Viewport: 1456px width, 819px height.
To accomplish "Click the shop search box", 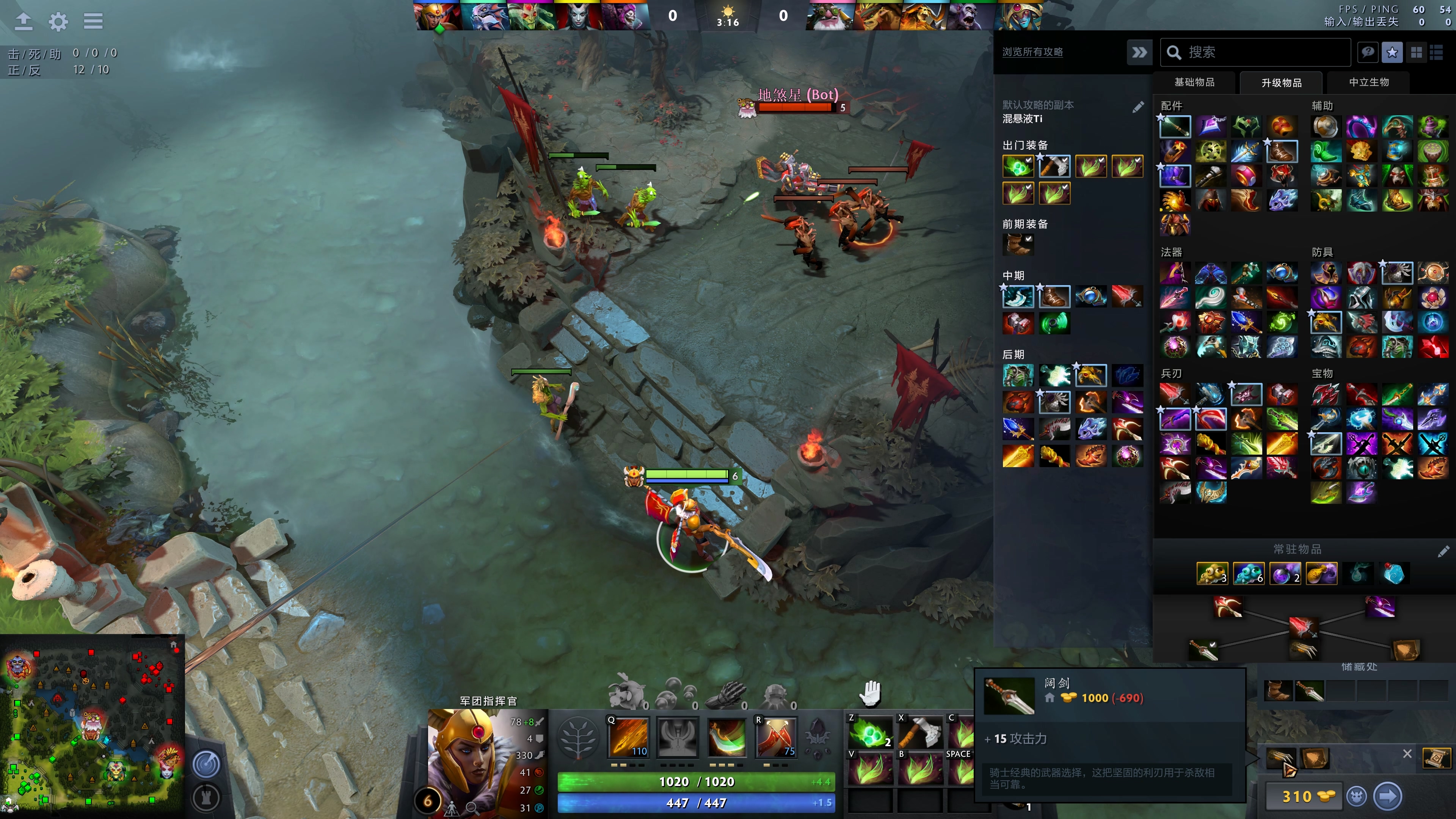I will (1260, 53).
